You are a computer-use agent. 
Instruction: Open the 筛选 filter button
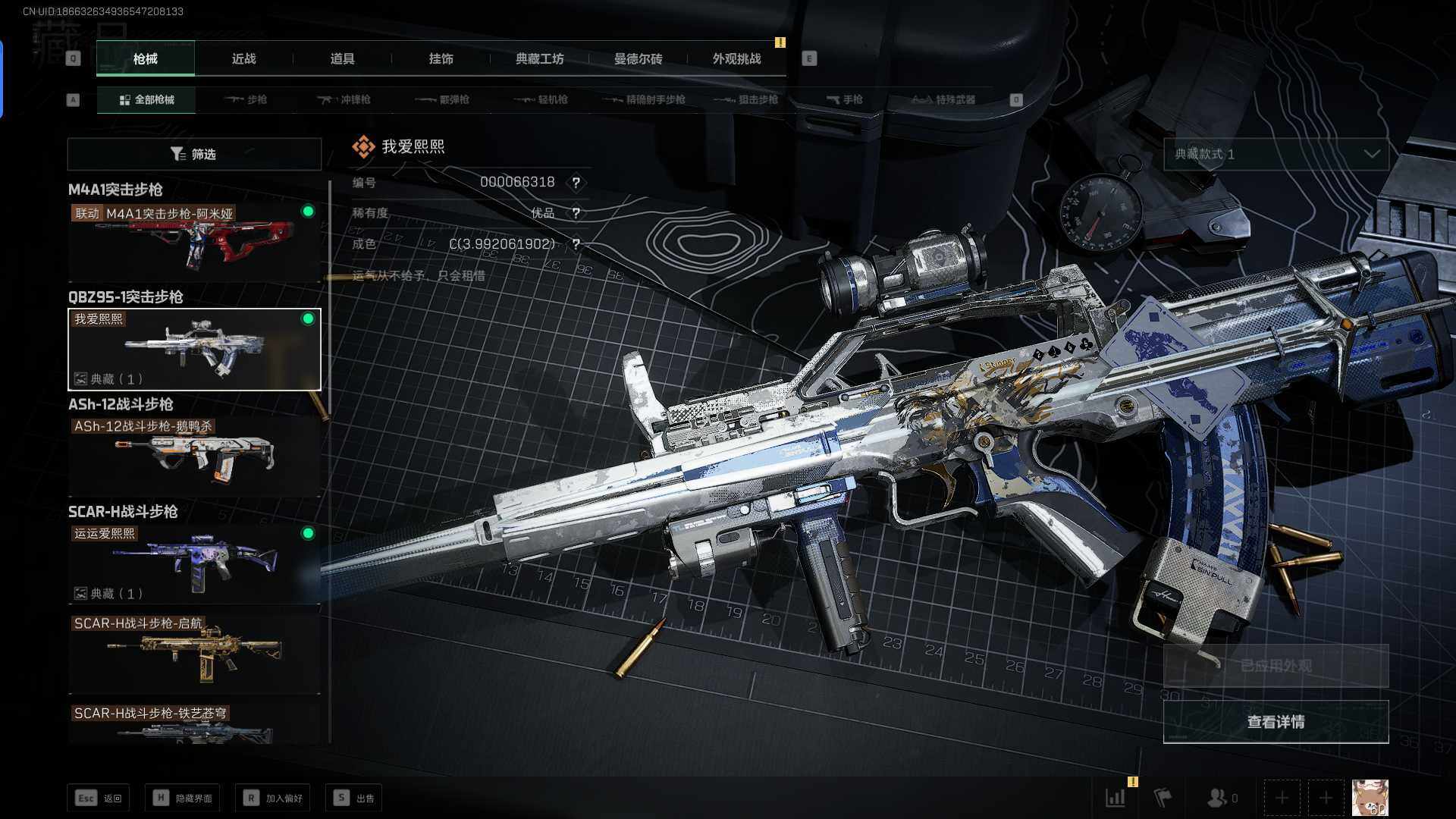click(194, 154)
